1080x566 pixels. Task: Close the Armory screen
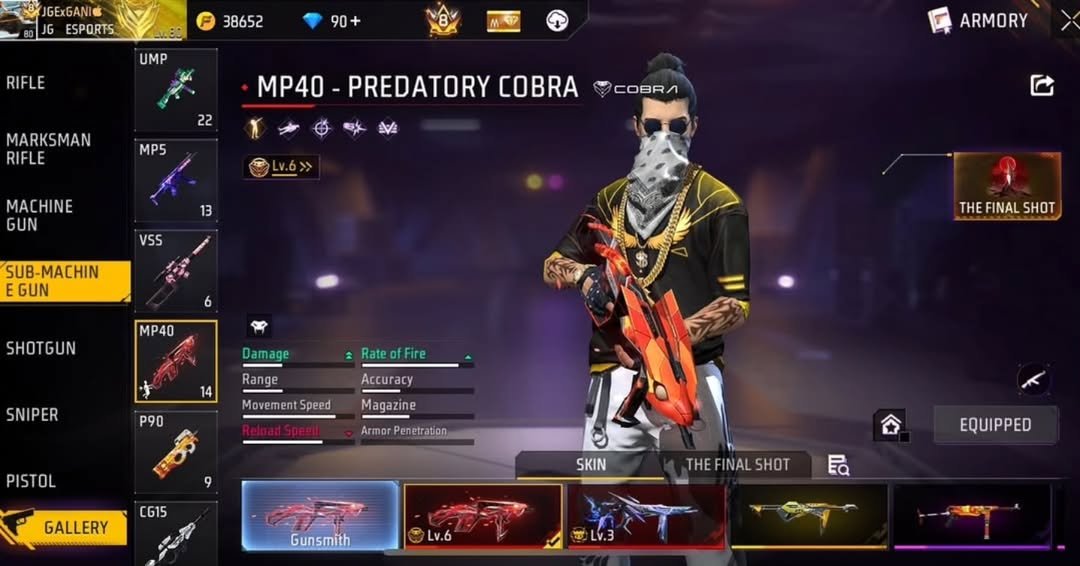pos(1068,20)
